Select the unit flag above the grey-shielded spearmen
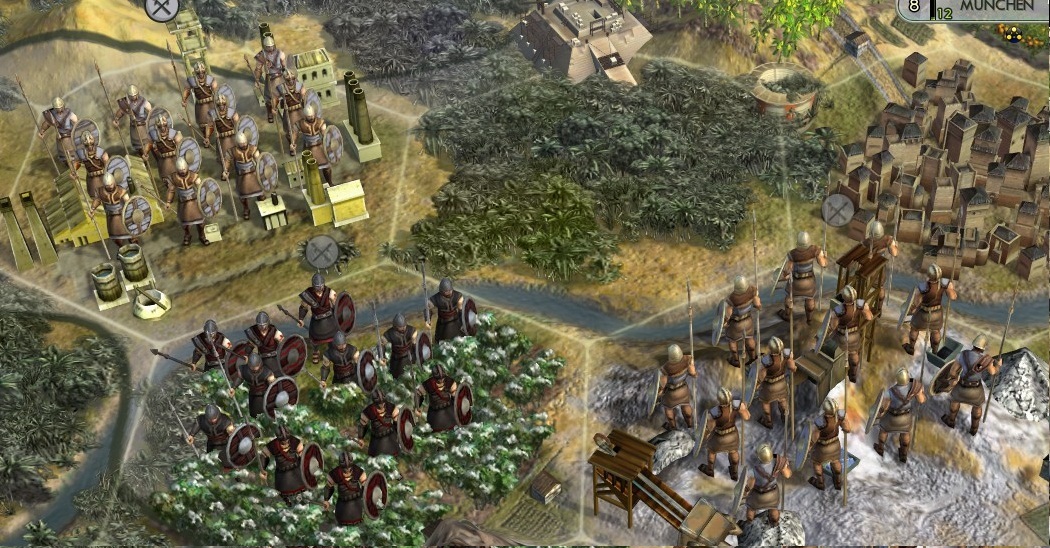This screenshot has height=548, width=1050. [x=161, y=8]
